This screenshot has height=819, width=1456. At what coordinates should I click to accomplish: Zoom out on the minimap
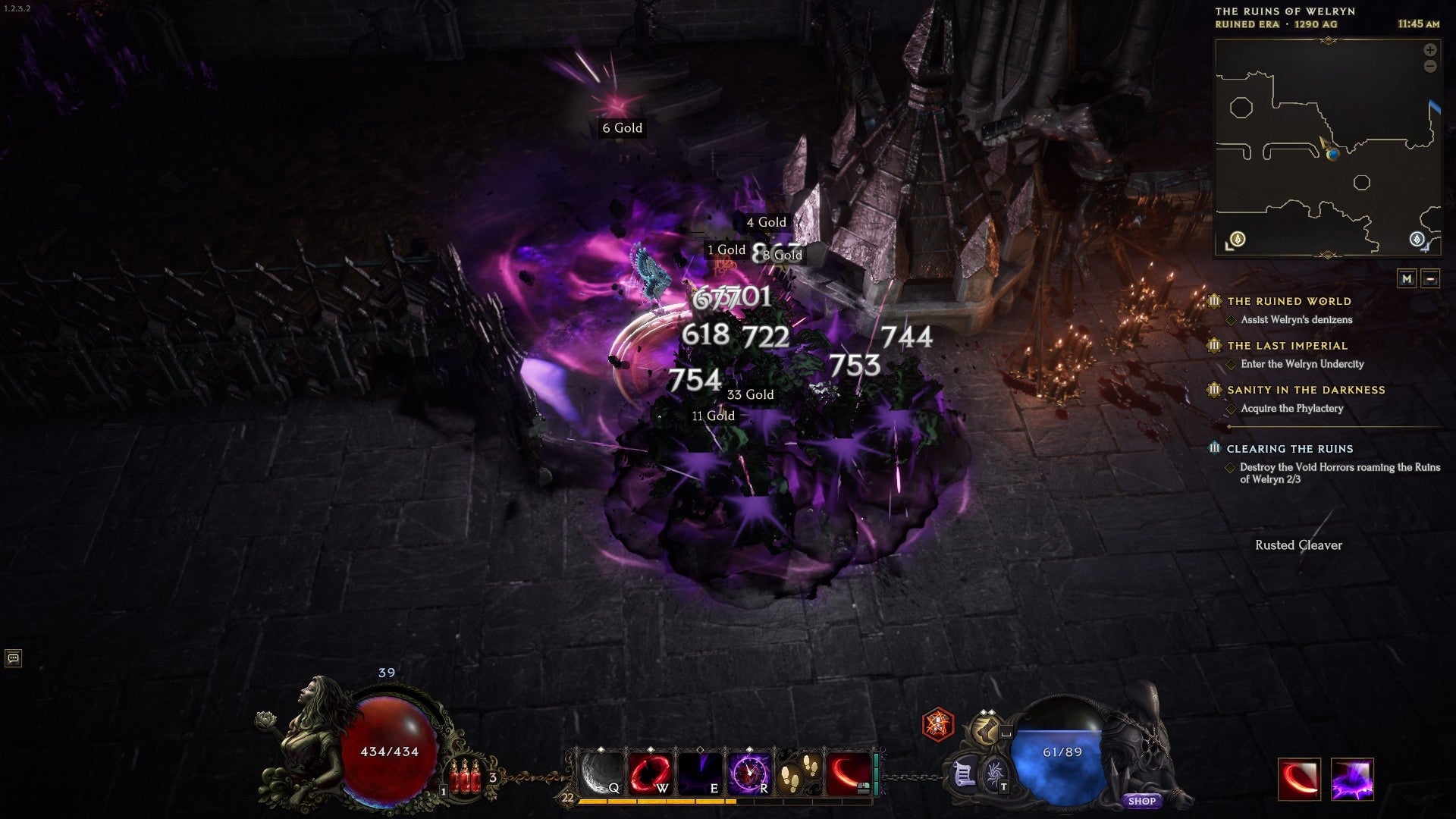(1429, 67)
